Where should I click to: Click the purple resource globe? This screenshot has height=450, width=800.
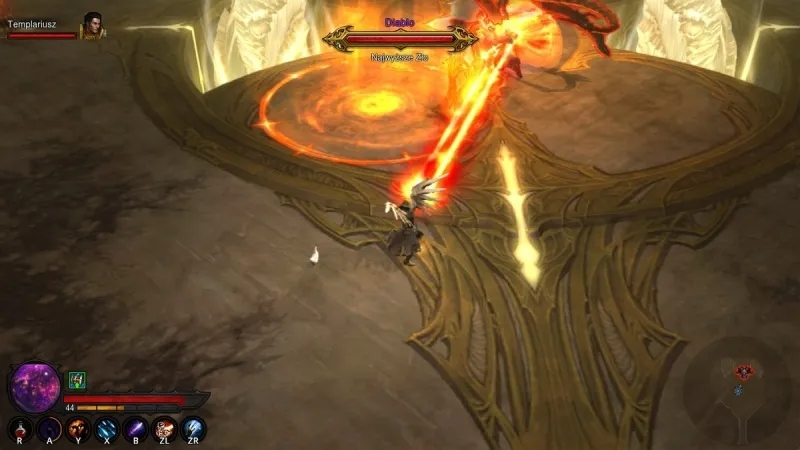(x=37, y=386)
